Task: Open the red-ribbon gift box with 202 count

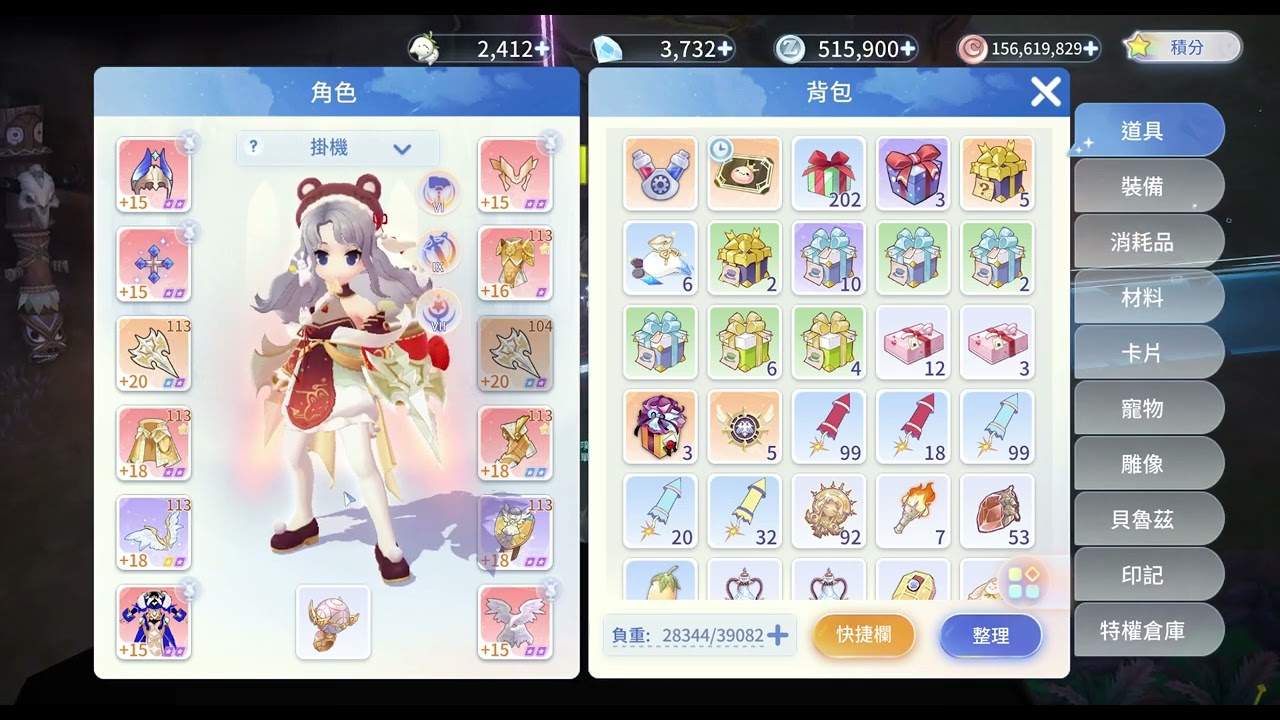Action: tap(829, 175)
